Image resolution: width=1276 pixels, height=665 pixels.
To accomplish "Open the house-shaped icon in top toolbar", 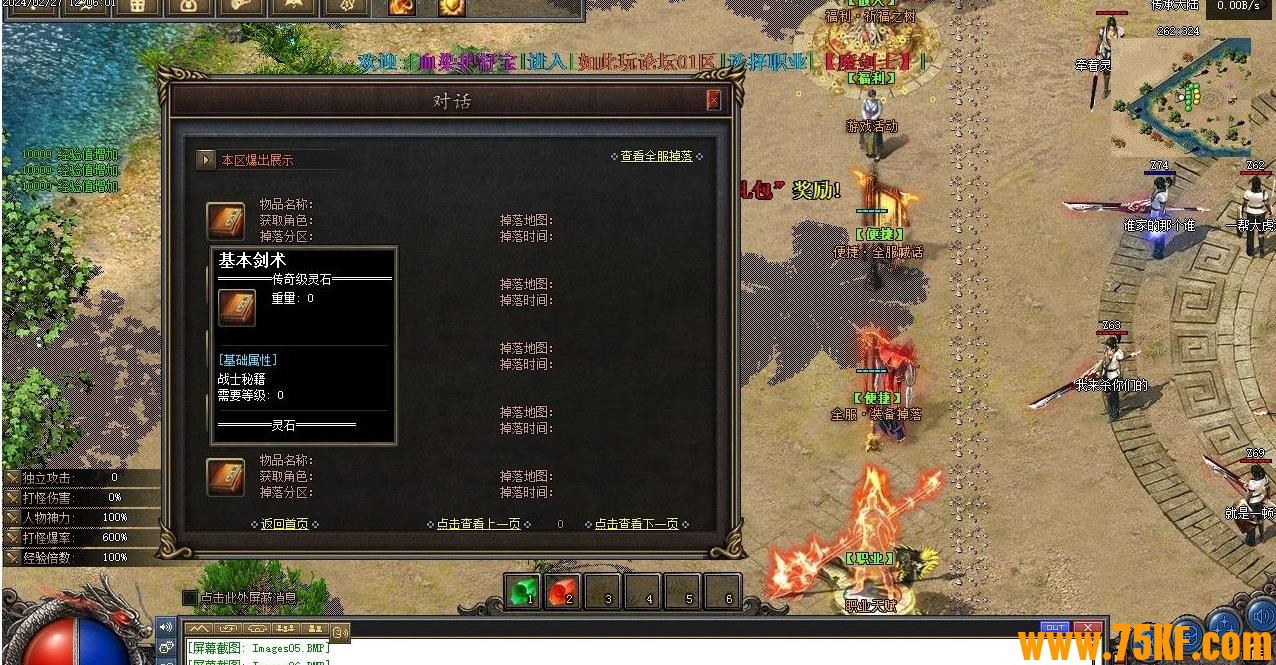I will tap(138, 7).
